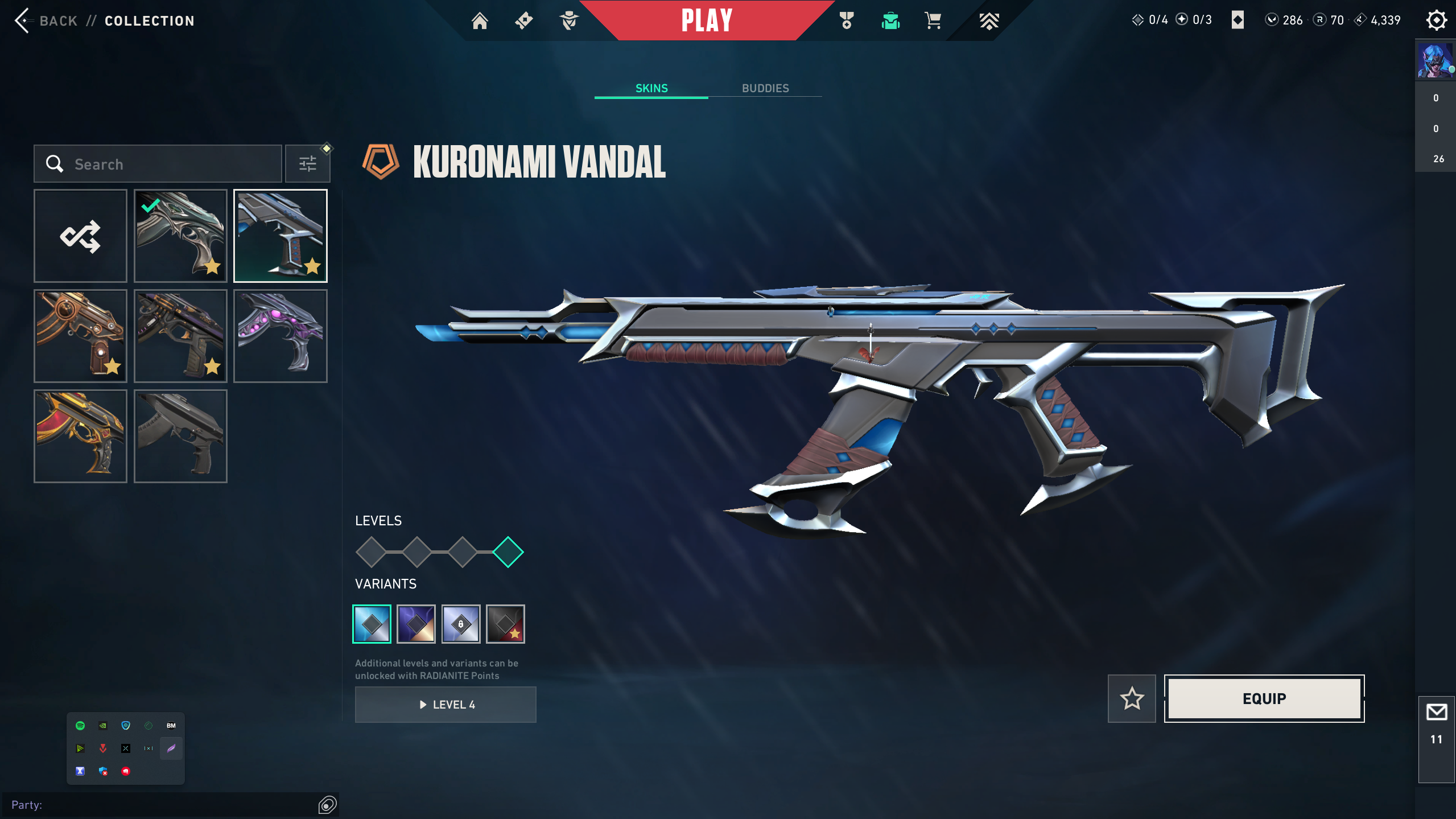1456x819 pixels.
Task: Choose the random skin shuffle tile
Action: click(80, 236)
